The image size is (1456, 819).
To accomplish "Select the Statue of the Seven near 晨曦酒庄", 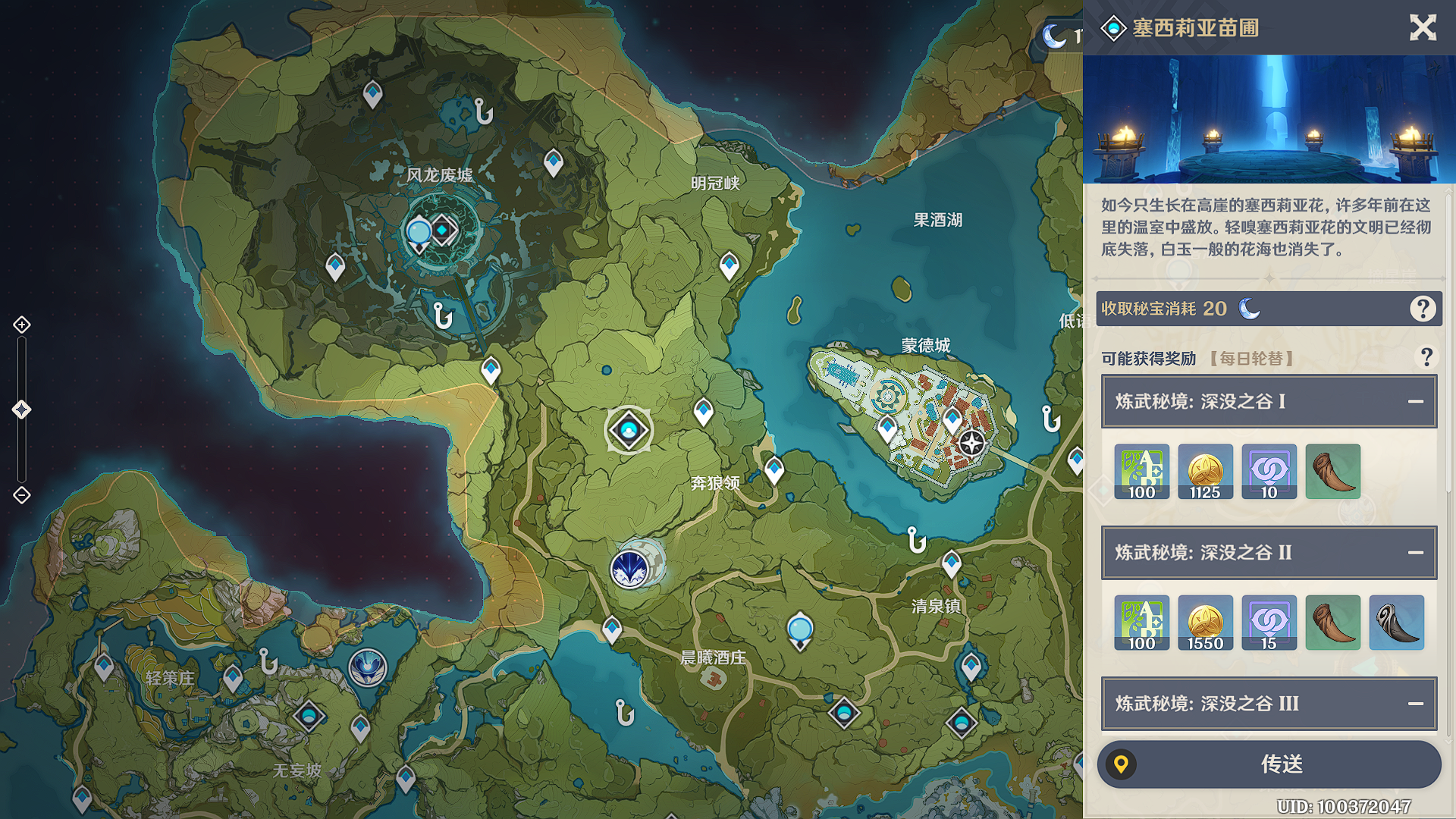I will (800, 630).
